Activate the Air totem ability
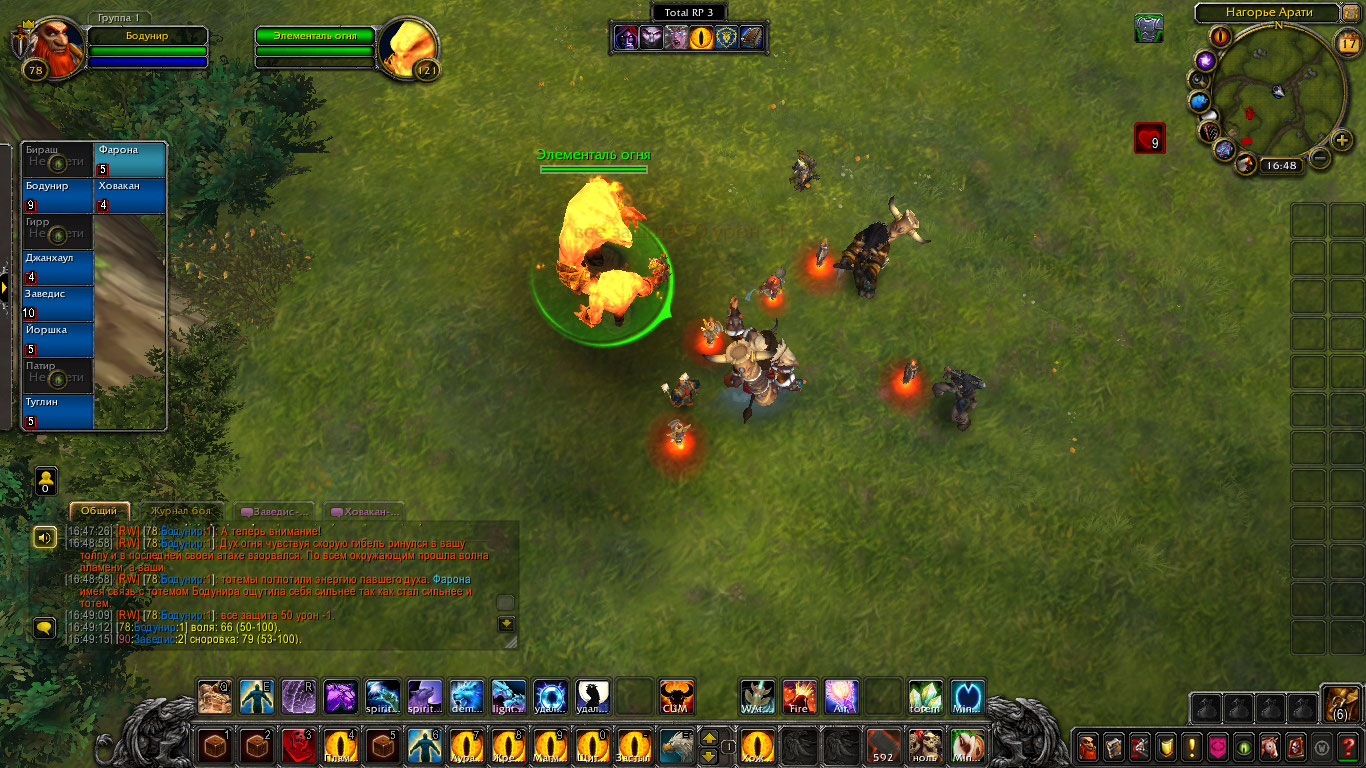 [841, 697]
